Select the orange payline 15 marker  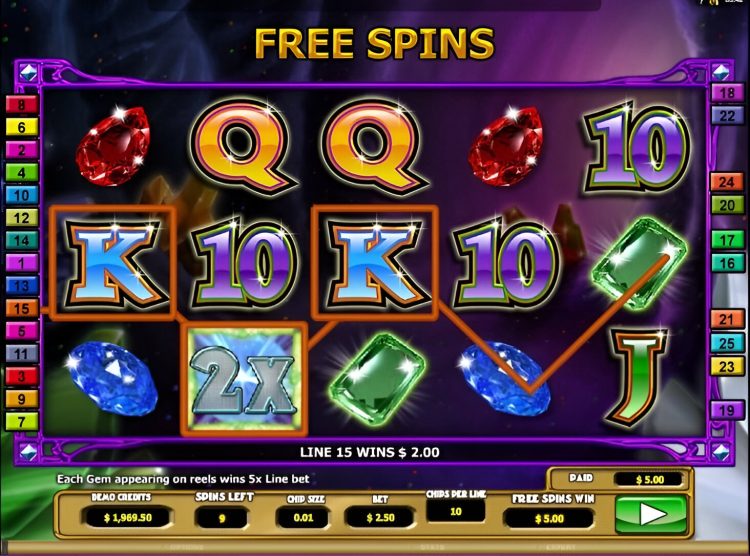(21, 309)
